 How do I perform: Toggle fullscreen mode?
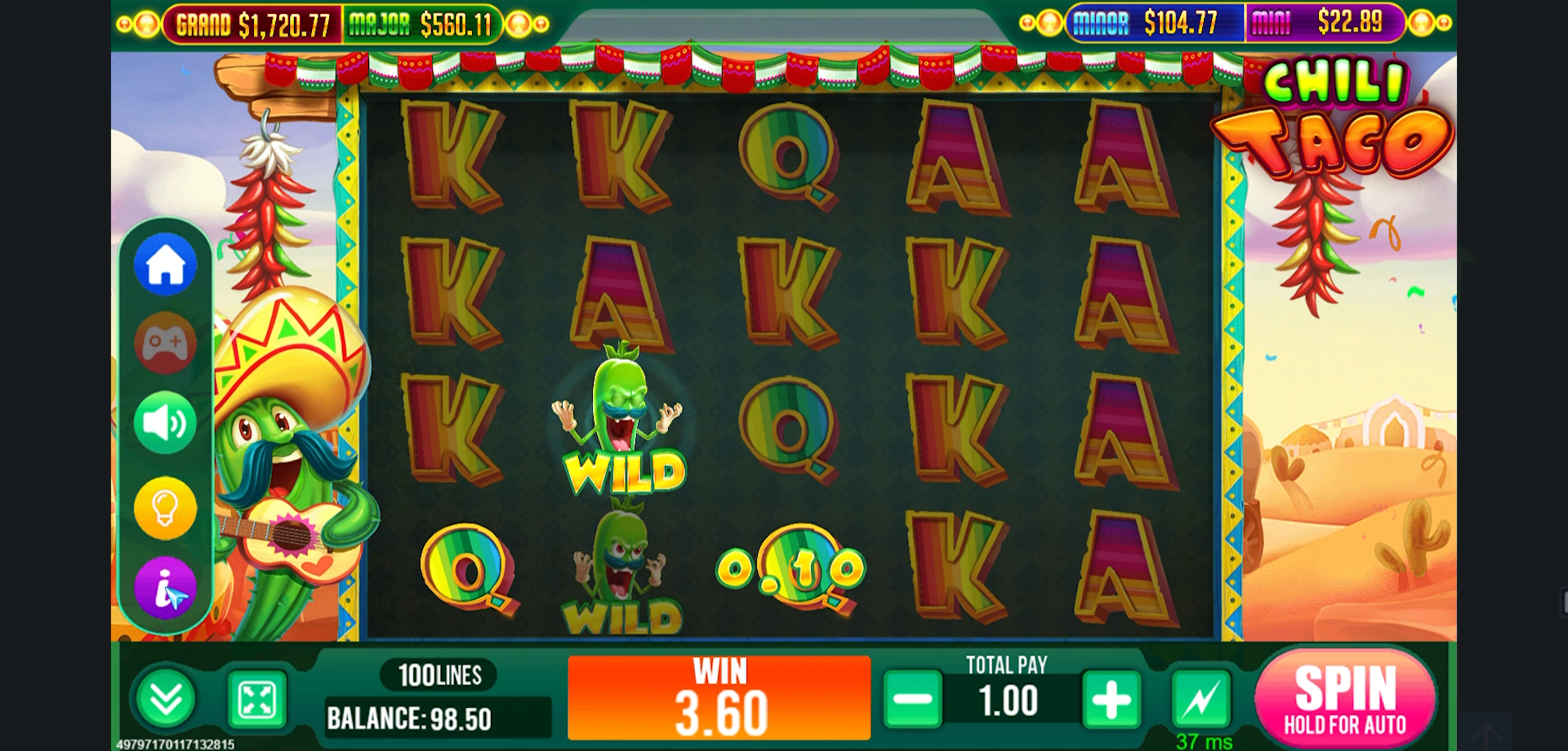[256, 699]
